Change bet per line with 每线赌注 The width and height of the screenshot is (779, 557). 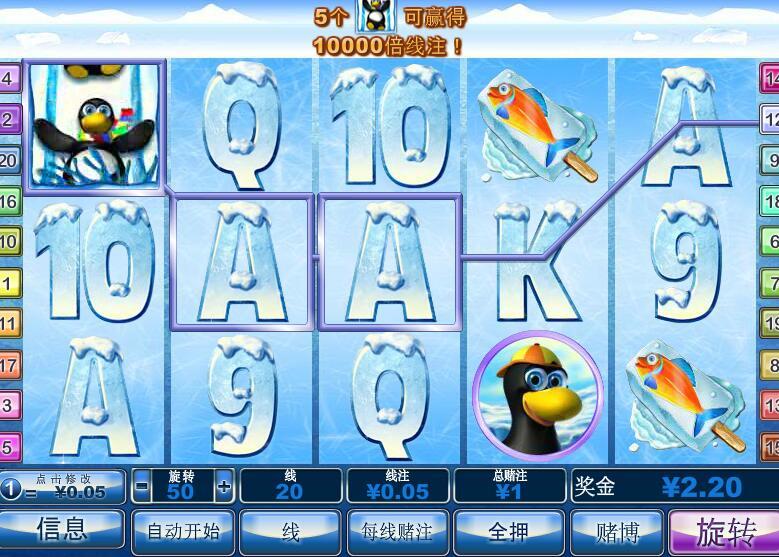397,531
